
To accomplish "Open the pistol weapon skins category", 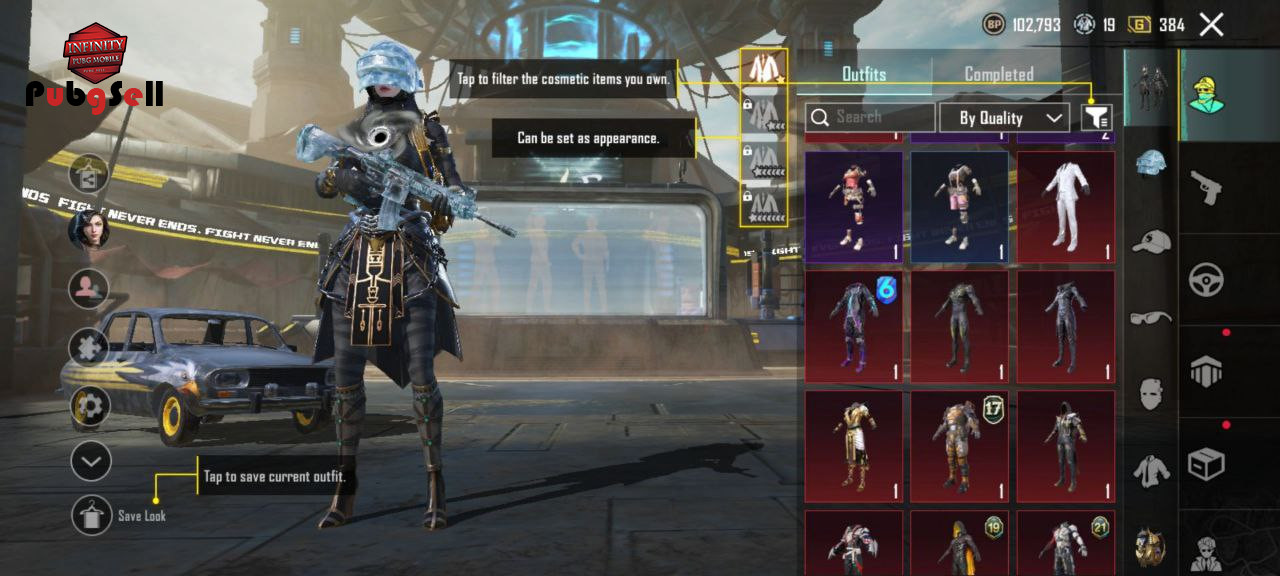I will pos(1206,186).
